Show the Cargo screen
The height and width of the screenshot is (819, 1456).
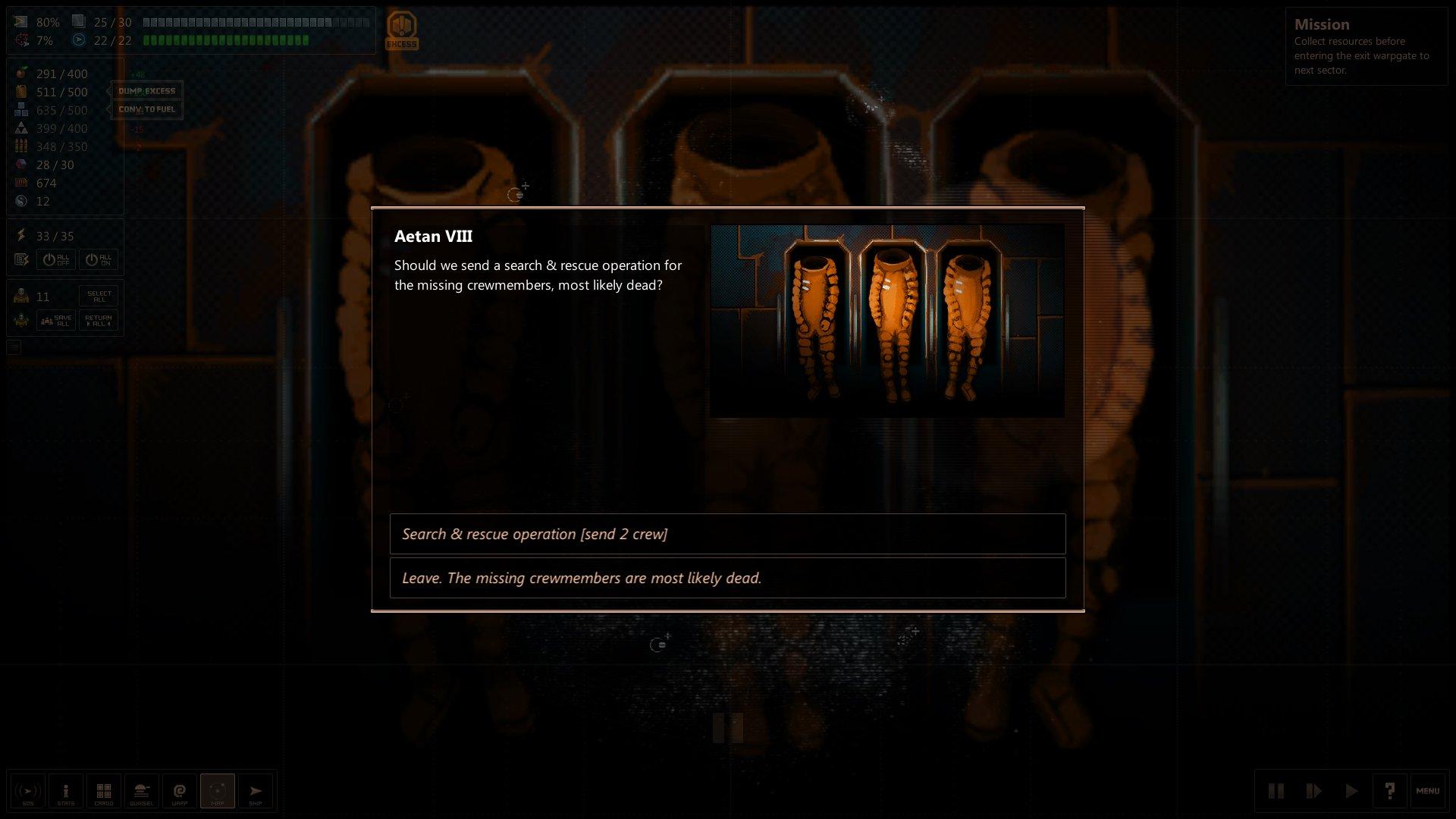104,792
